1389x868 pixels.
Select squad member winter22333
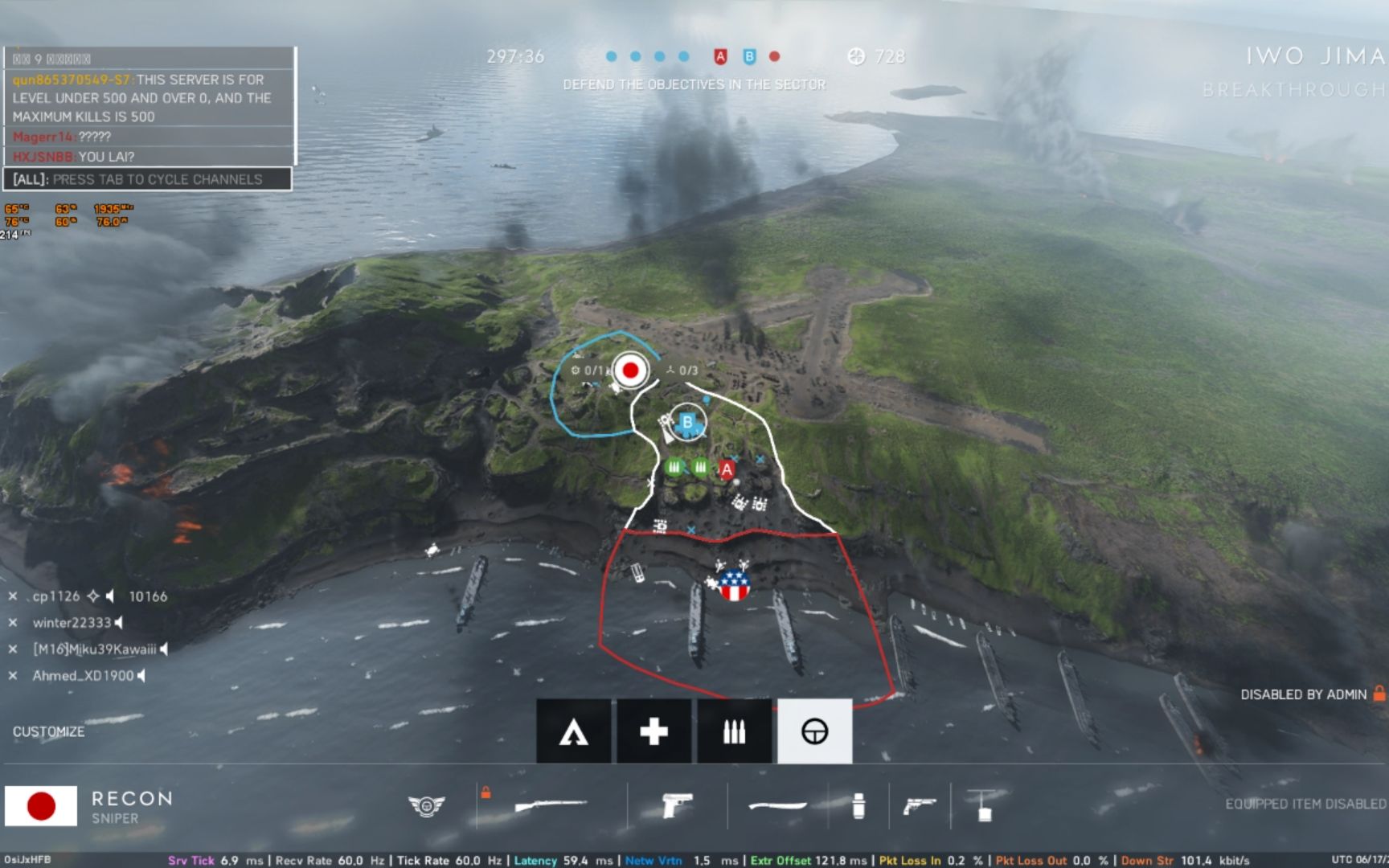72,623
